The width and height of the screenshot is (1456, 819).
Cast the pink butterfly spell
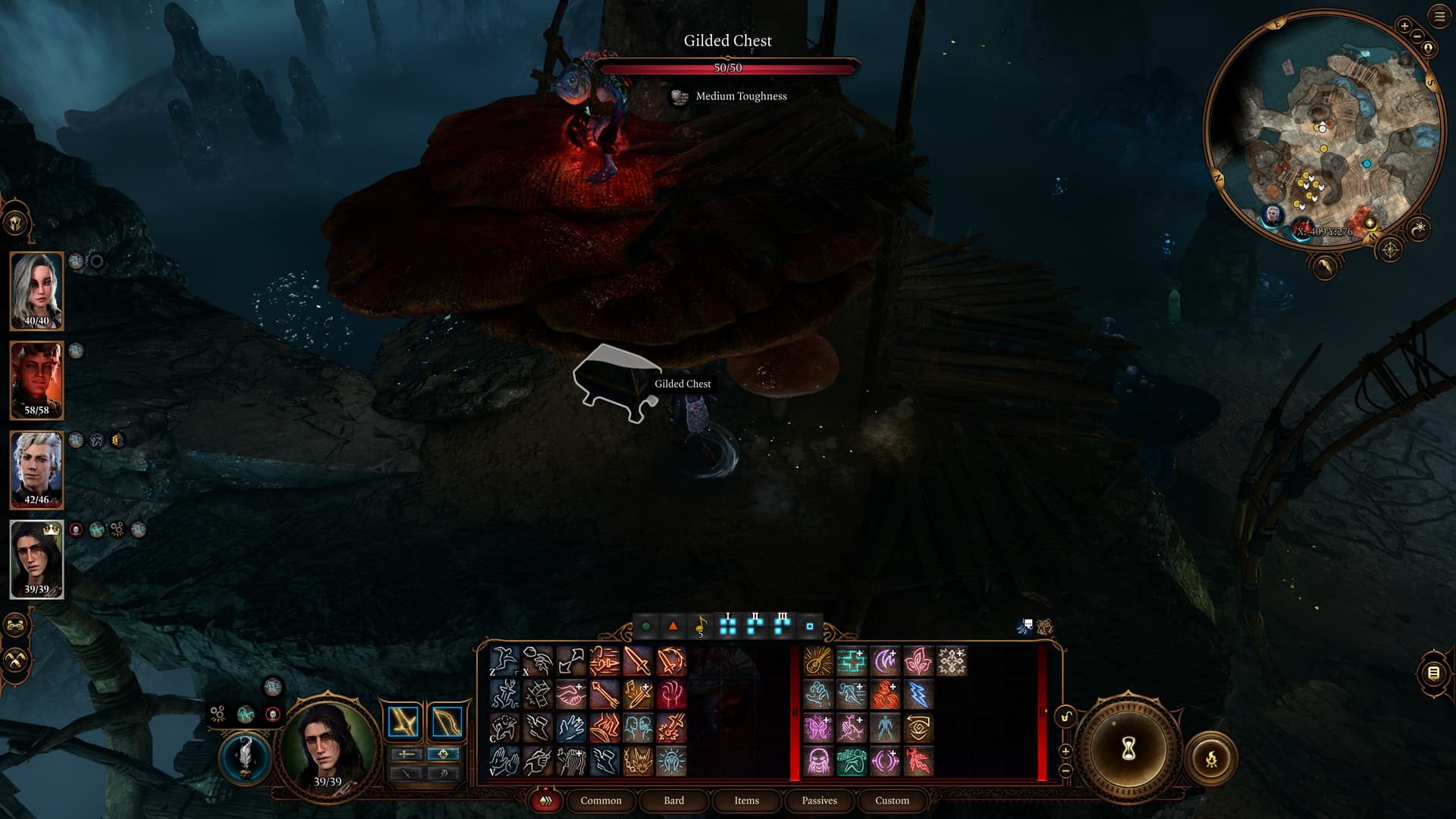(818, 728)
